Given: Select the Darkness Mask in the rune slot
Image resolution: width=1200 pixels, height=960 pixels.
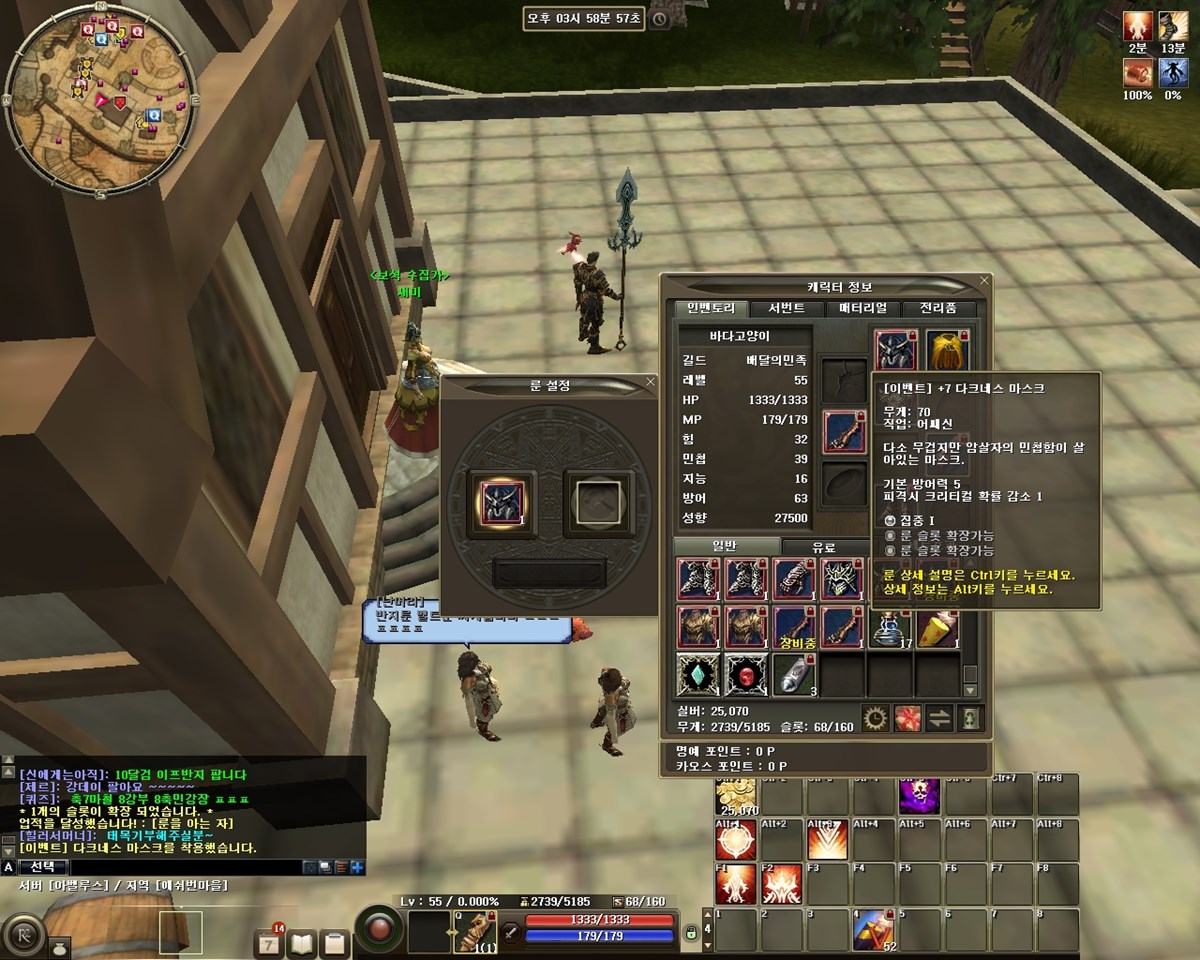Looking at the screenshot, I should click(x=502, y=497).
